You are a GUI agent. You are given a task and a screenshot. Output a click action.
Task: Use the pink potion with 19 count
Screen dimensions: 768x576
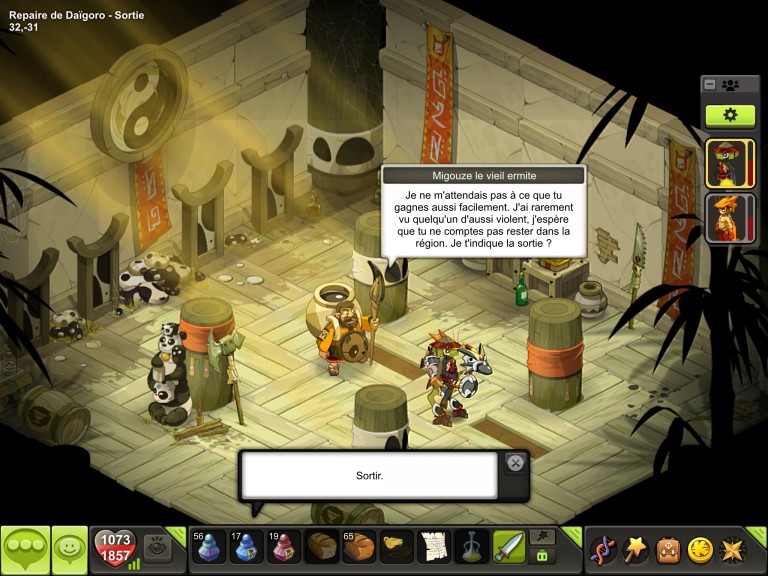[x=284, y=548]
